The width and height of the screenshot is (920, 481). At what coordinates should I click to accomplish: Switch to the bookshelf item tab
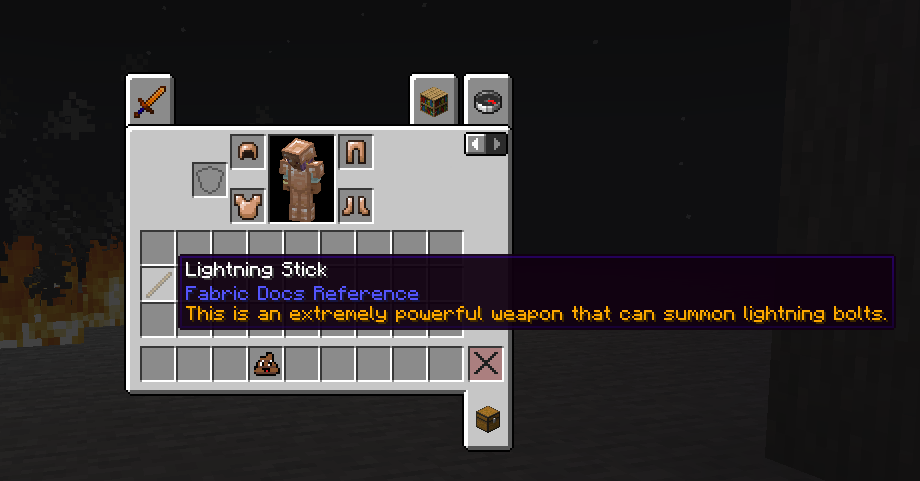click(433, 100)
